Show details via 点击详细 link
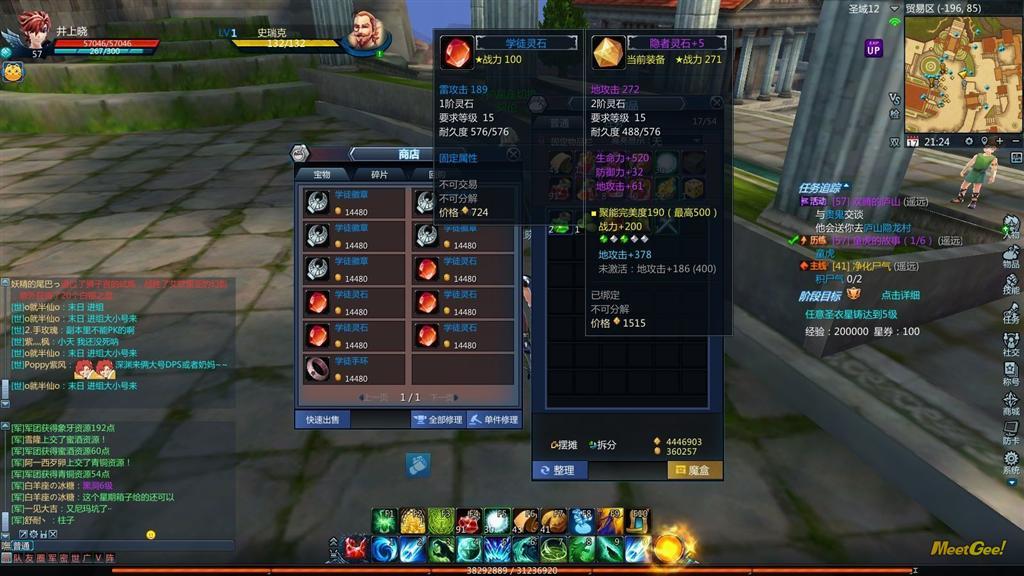Image resolution: width=1024 pixels, height=576 pixels. 900,295
